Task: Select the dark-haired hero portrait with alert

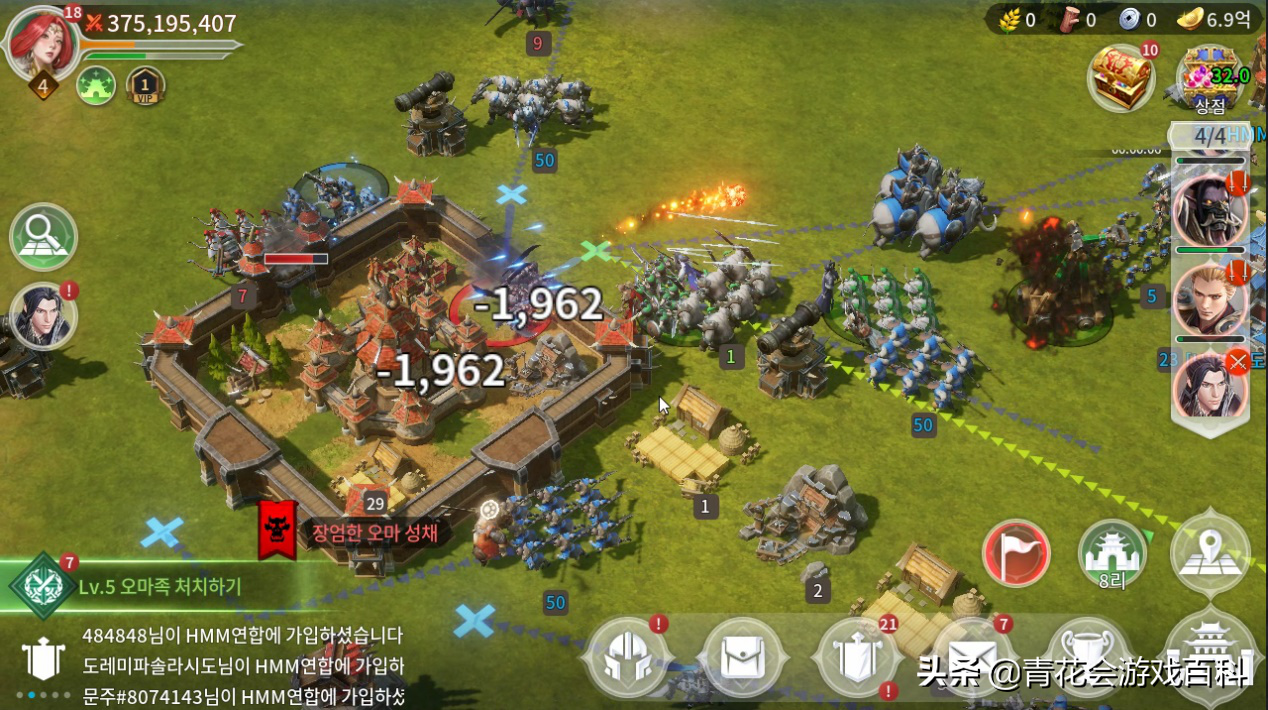Action: click(x=43, y=316)
